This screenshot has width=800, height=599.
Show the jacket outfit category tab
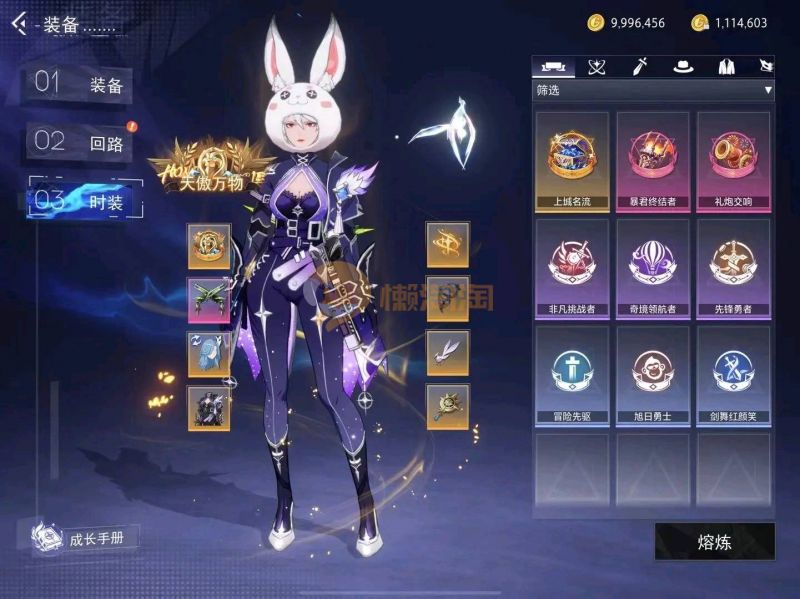(x=726, y=67)
